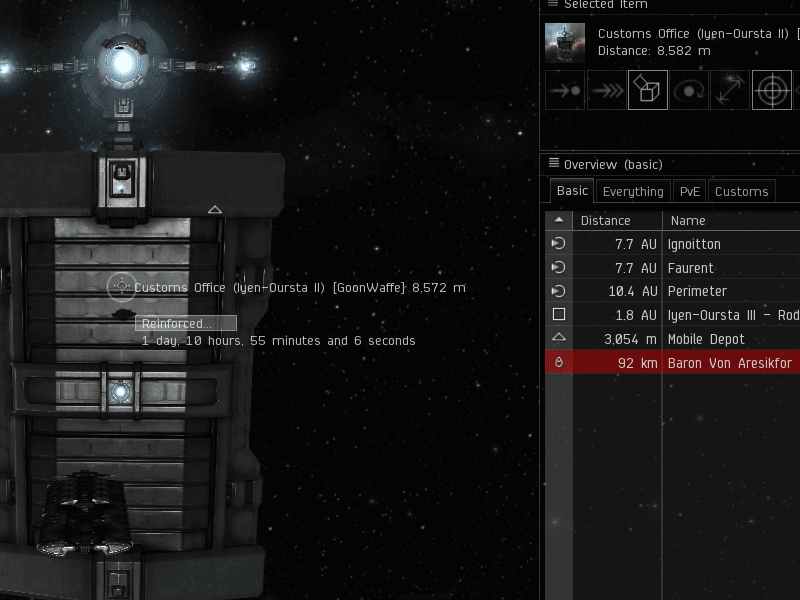Screen dimensions: 800x600
Task: Click the Approach arrow-and-dot action icon
Action: point(564,90)
